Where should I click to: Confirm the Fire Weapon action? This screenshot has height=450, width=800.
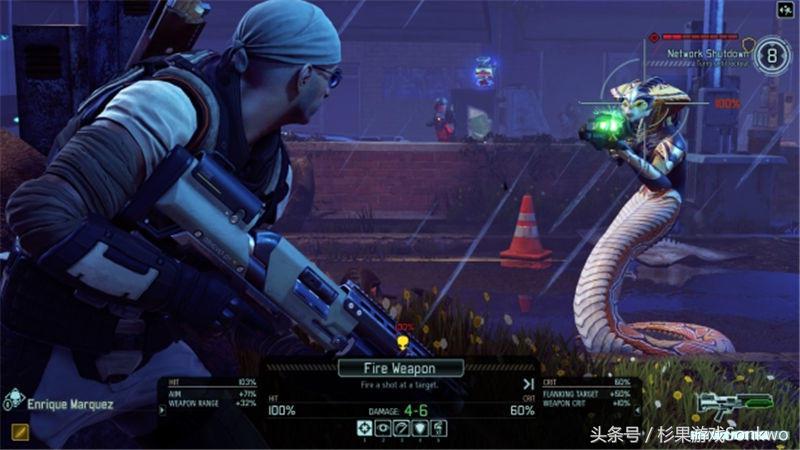point(400,367)
